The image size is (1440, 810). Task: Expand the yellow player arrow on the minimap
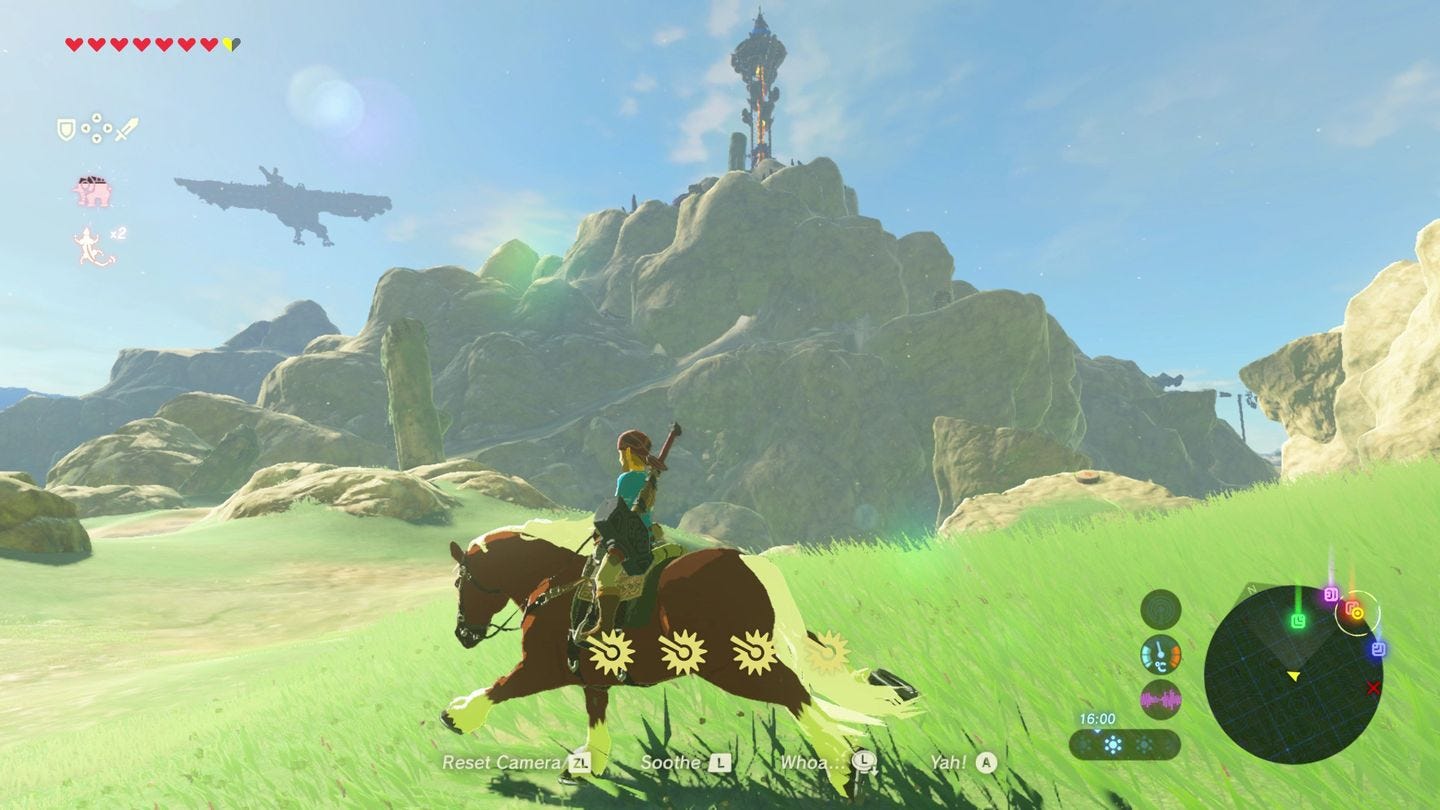pyautogui.click(x=1294, y=677)
